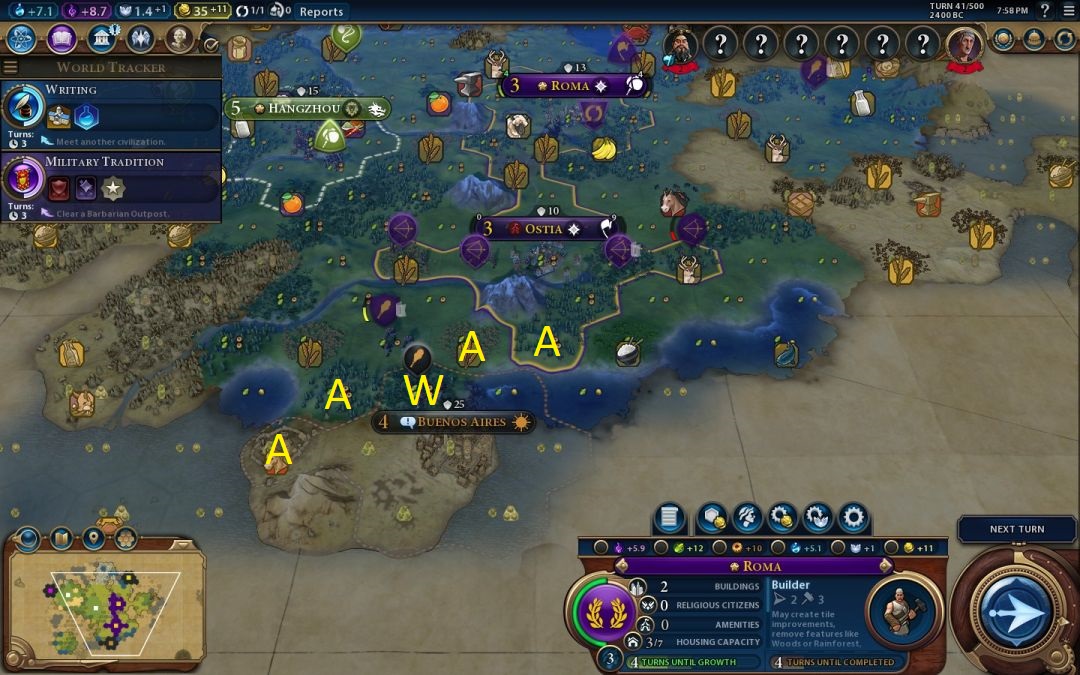This screenshot has width=1080, height=675.
Task: Open the great people portrait icon
Action: (x=179, y=39)
